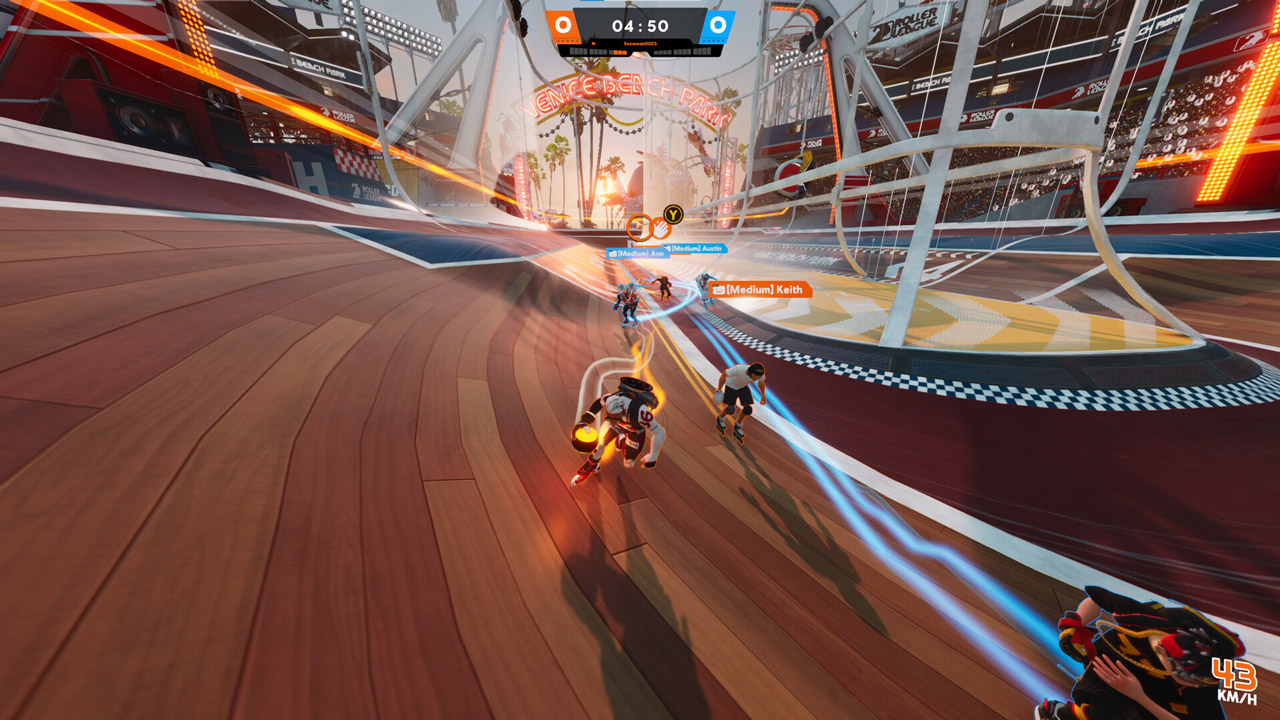Click the match timer showing 04:50
Screen dimensions: 1280x720
[x=640, y=24]
